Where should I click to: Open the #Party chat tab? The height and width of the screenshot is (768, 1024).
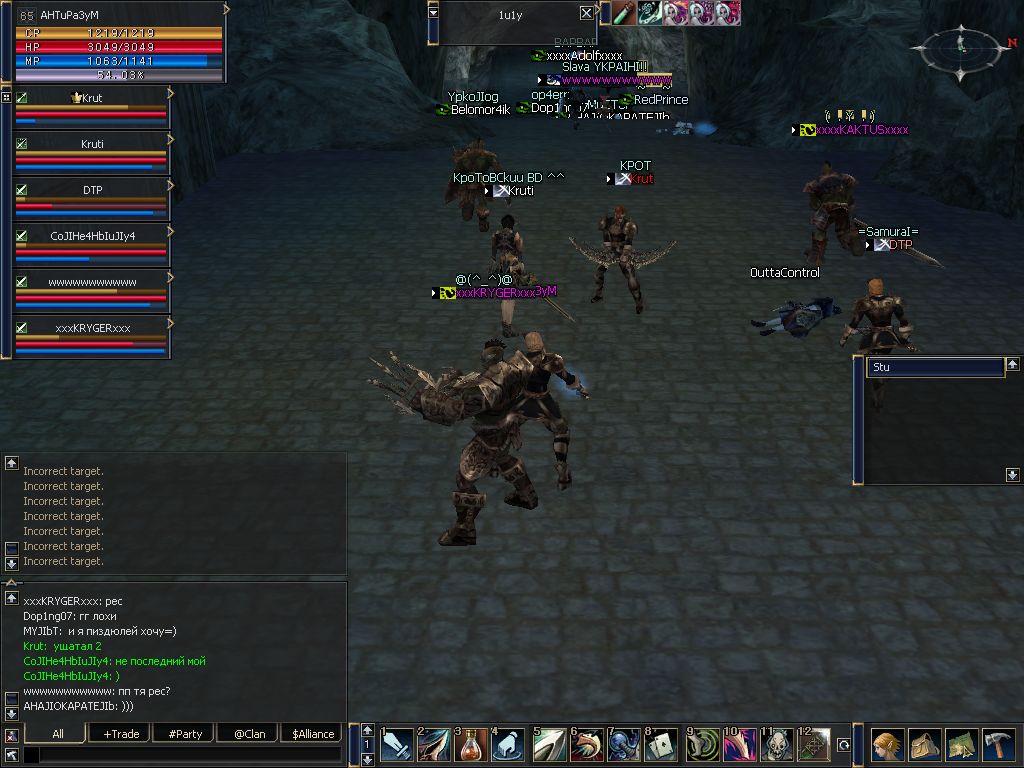coord(185,733)
